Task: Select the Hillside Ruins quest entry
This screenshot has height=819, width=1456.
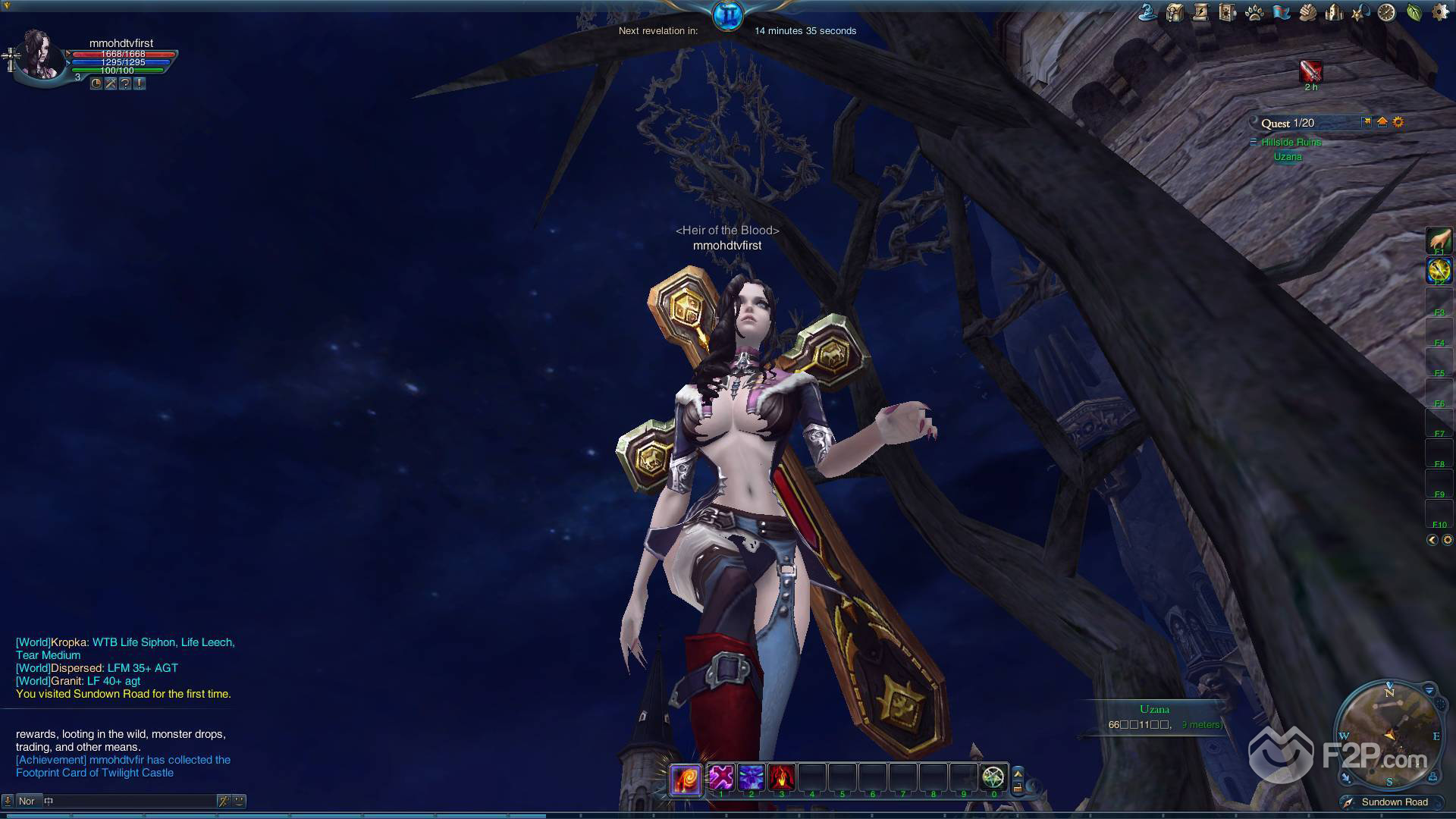Action: click(1291, 142)
